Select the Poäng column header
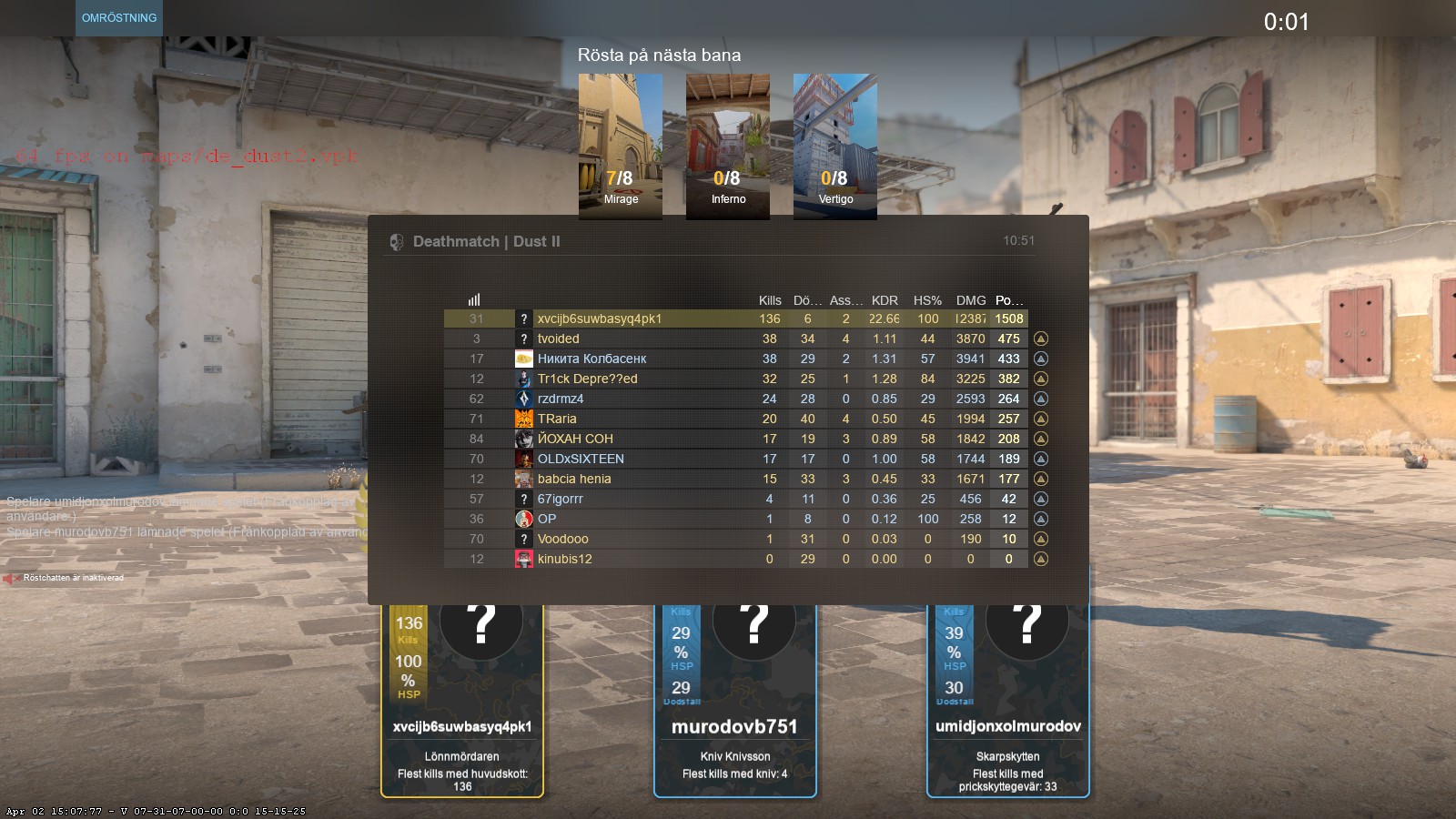 (1010, 300)
